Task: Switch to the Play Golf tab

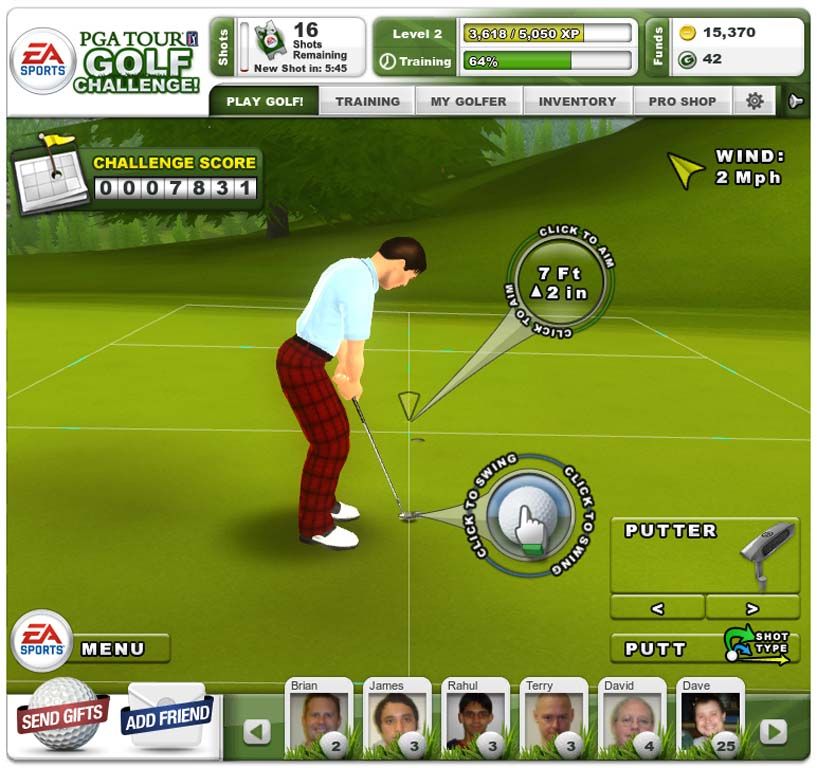Action: tap(264, 101)
